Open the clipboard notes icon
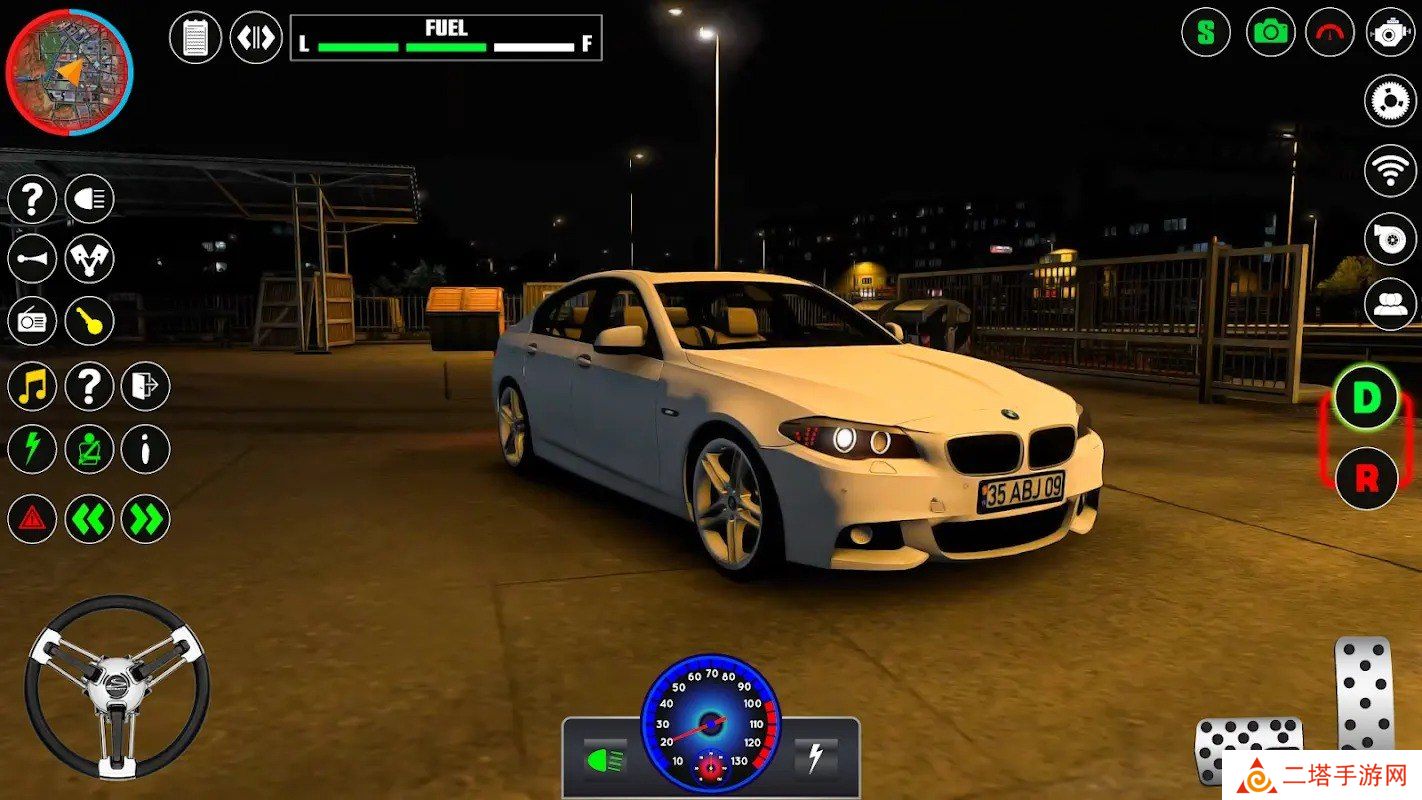This screenshot has height=800, width=1422. (x=195, y=38)
